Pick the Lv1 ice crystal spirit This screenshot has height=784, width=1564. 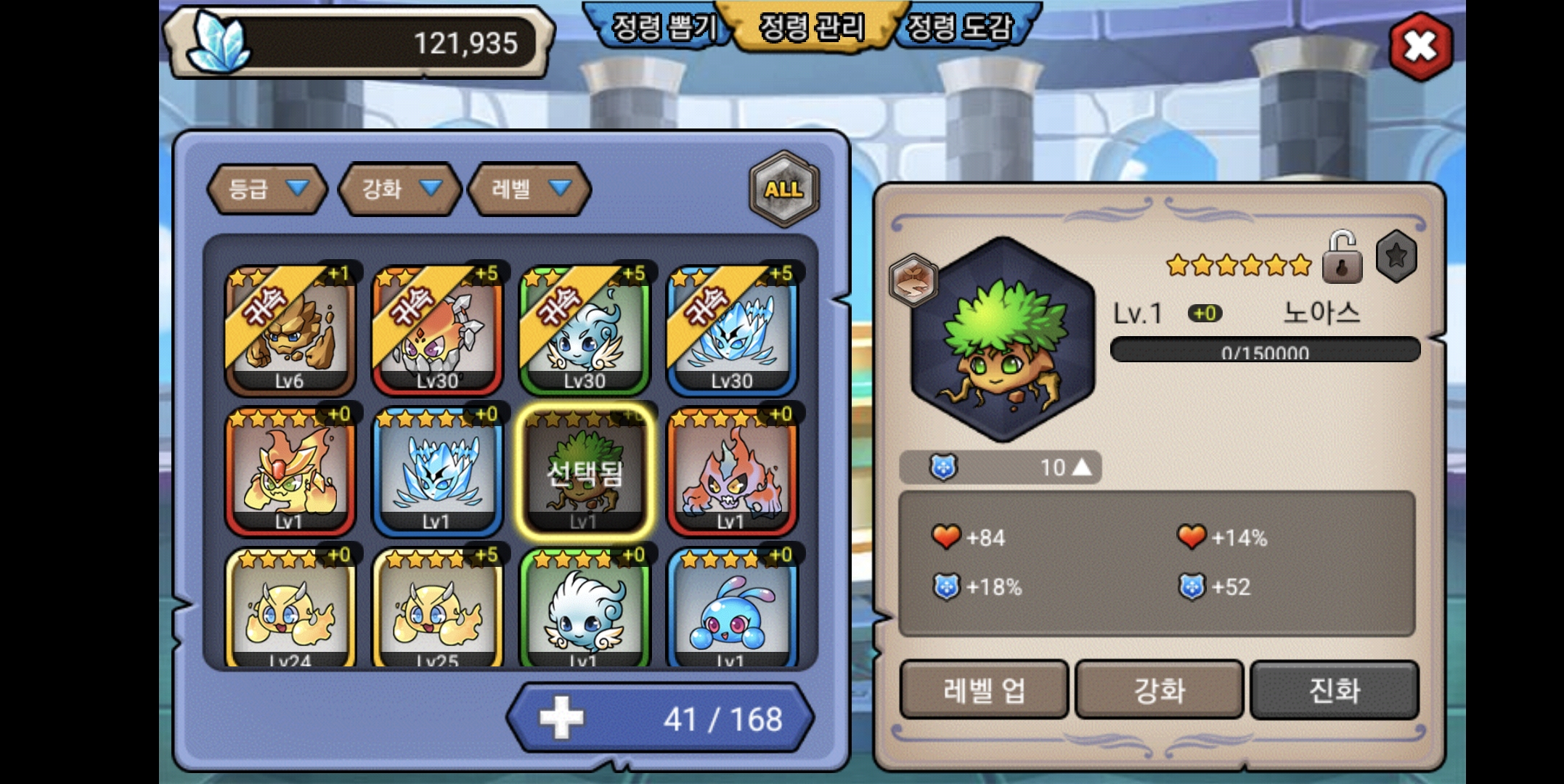coord(437,471)
